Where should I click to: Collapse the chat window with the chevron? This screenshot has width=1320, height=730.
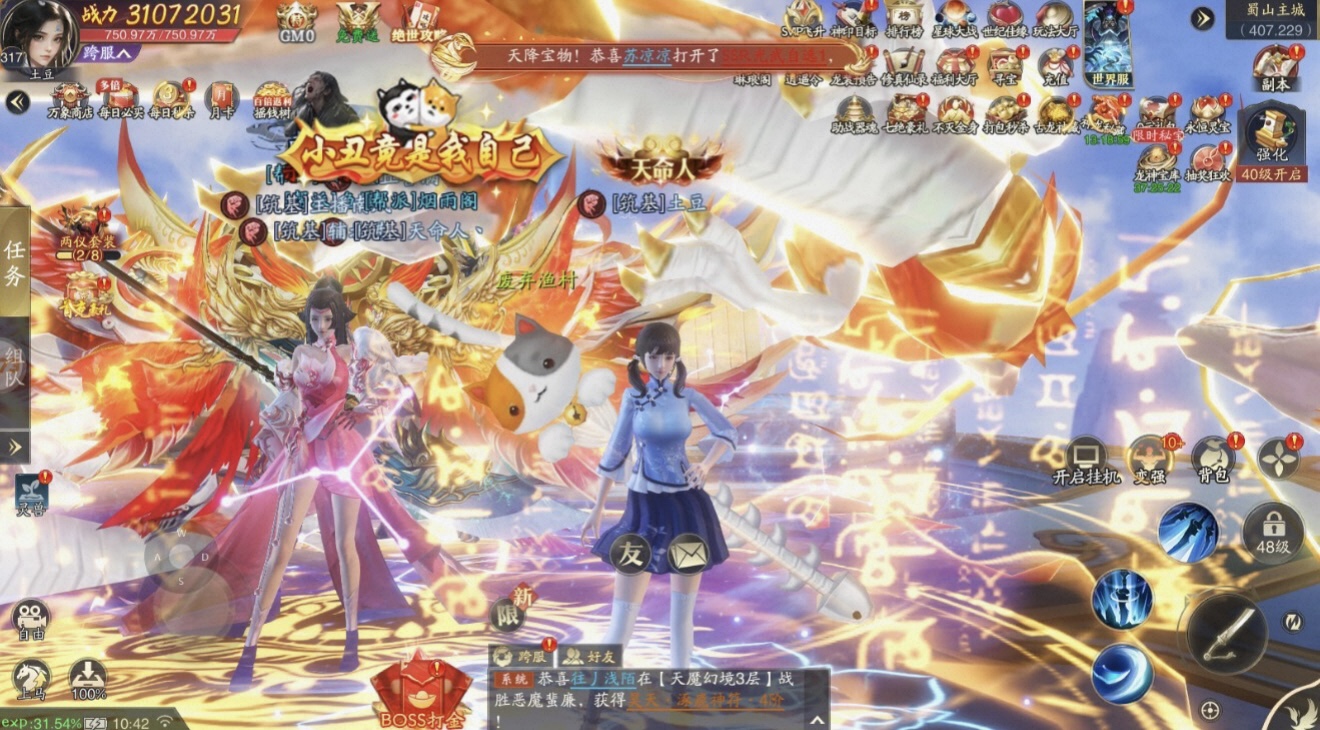817,718
